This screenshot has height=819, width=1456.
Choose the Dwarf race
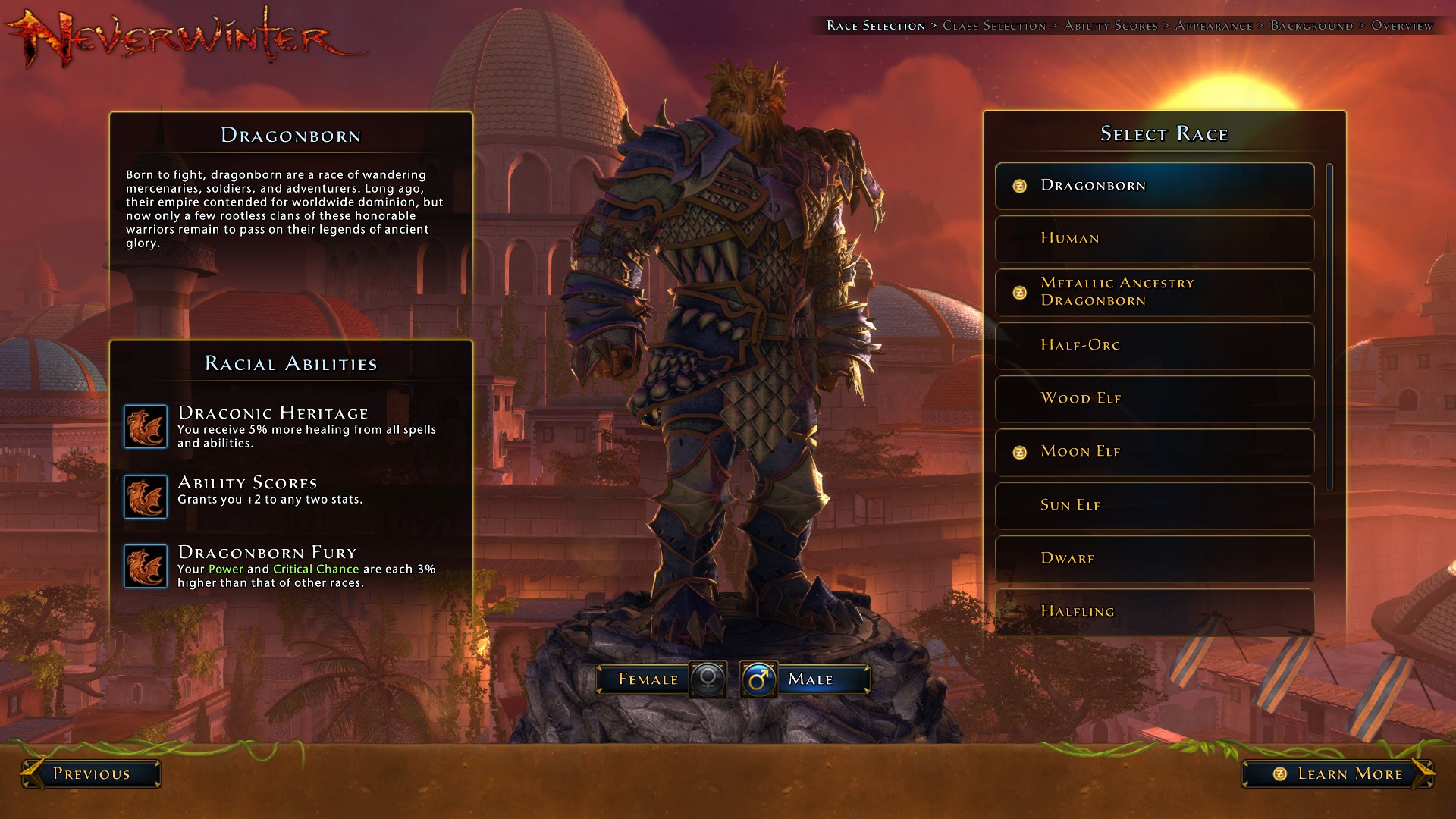1154,559
